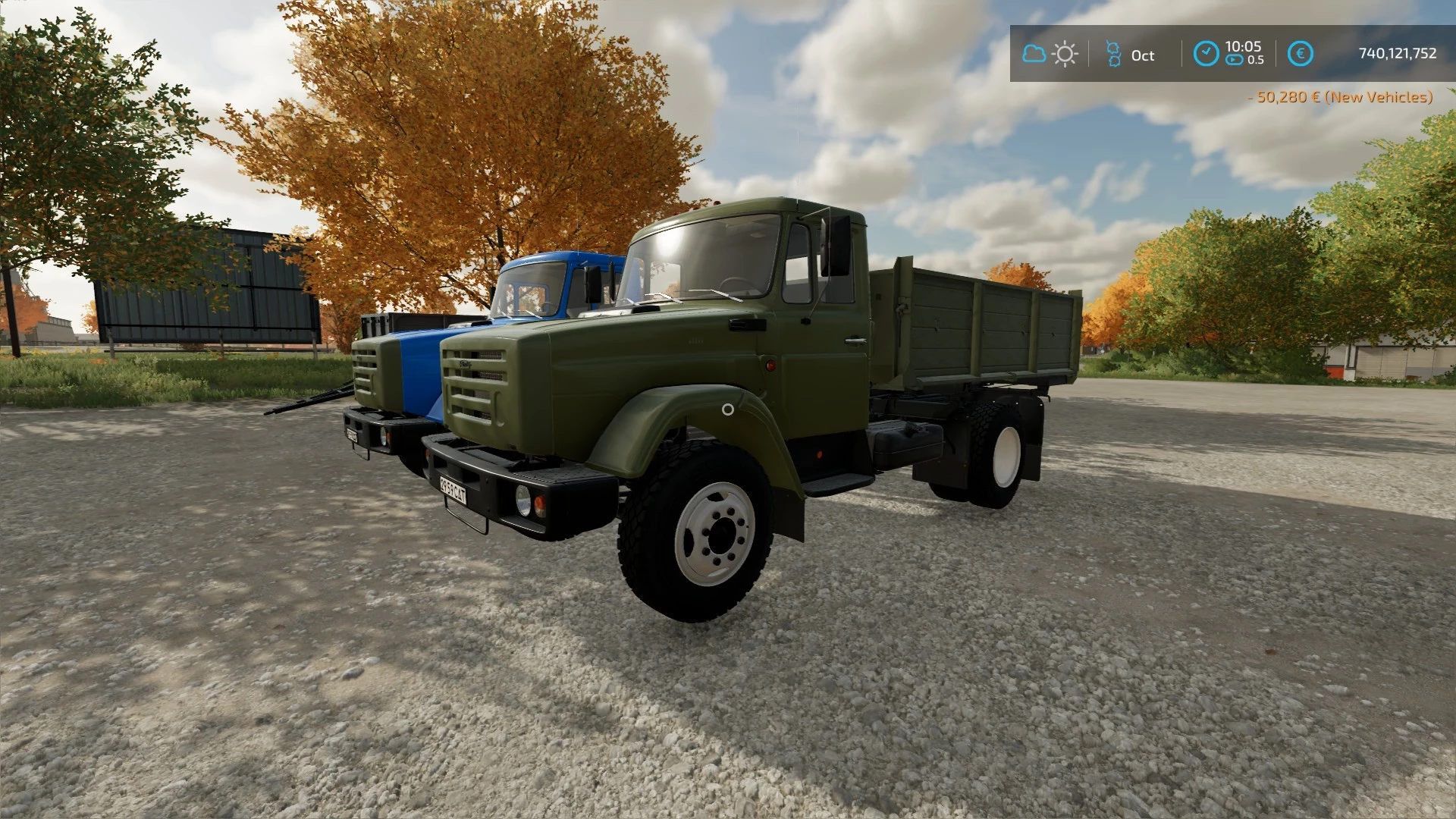Click the 10:05 time display
This screenshot has height=819, width=1456.
tap(1243, 47)
